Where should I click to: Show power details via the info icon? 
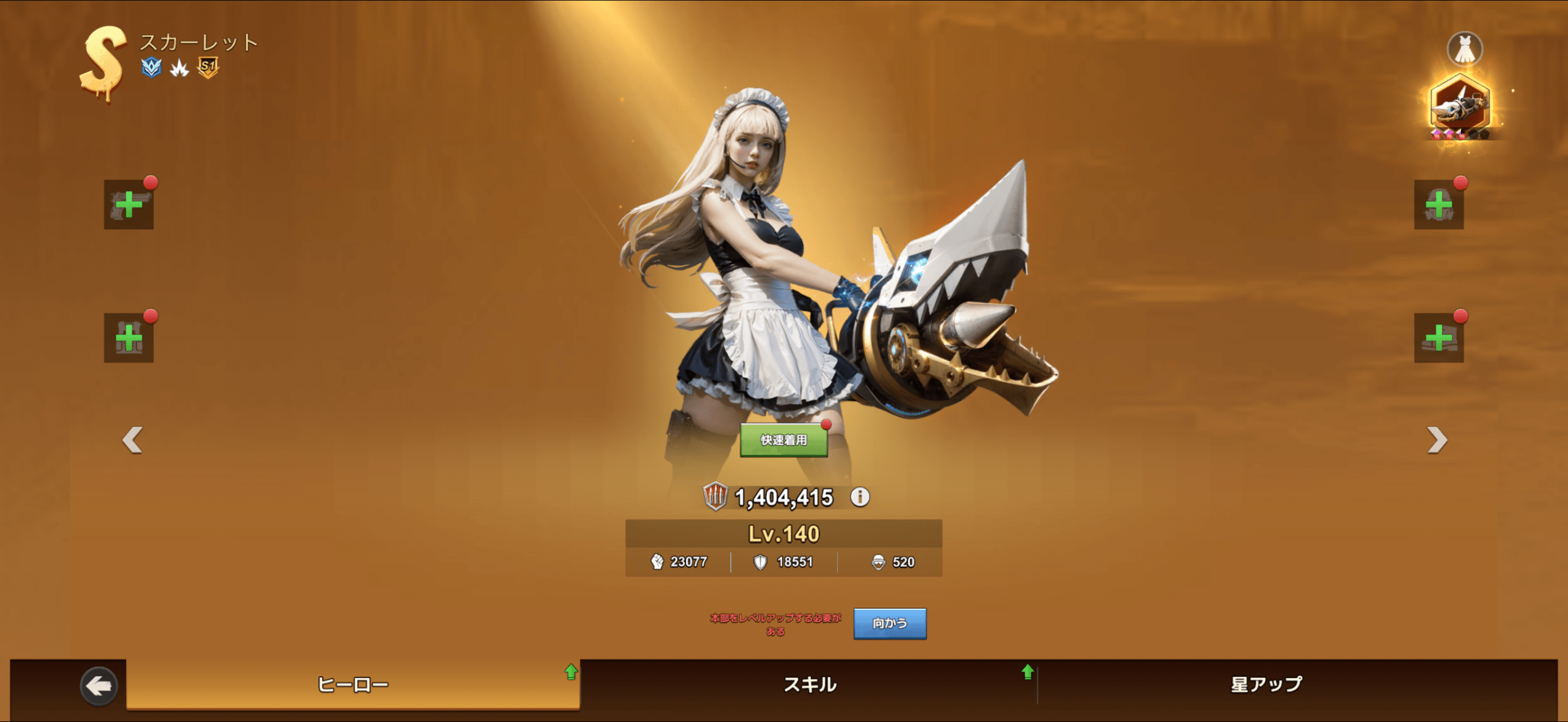[x=860, y=497]
